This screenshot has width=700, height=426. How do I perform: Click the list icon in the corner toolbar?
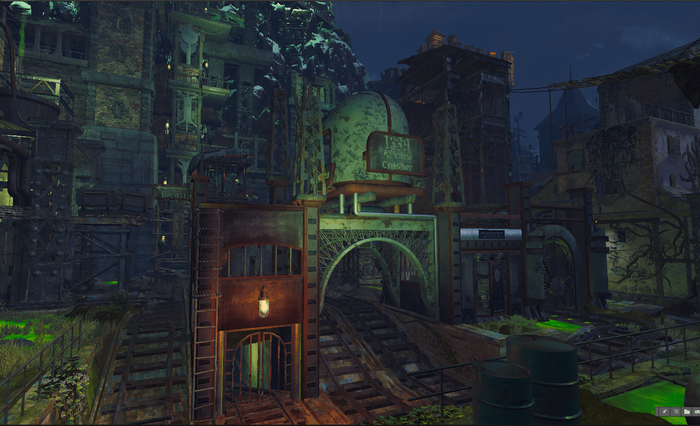(x=676, y=412)
